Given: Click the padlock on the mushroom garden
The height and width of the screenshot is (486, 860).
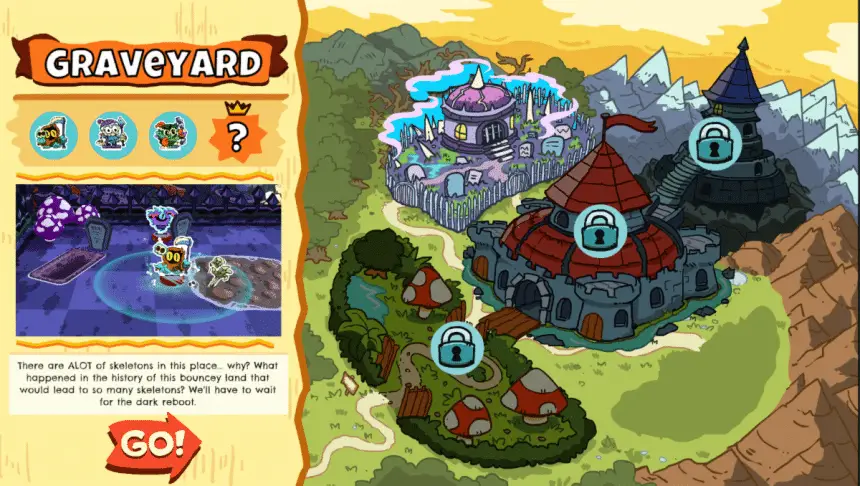Looking at the screenshot, I should (x=456, y=346).
